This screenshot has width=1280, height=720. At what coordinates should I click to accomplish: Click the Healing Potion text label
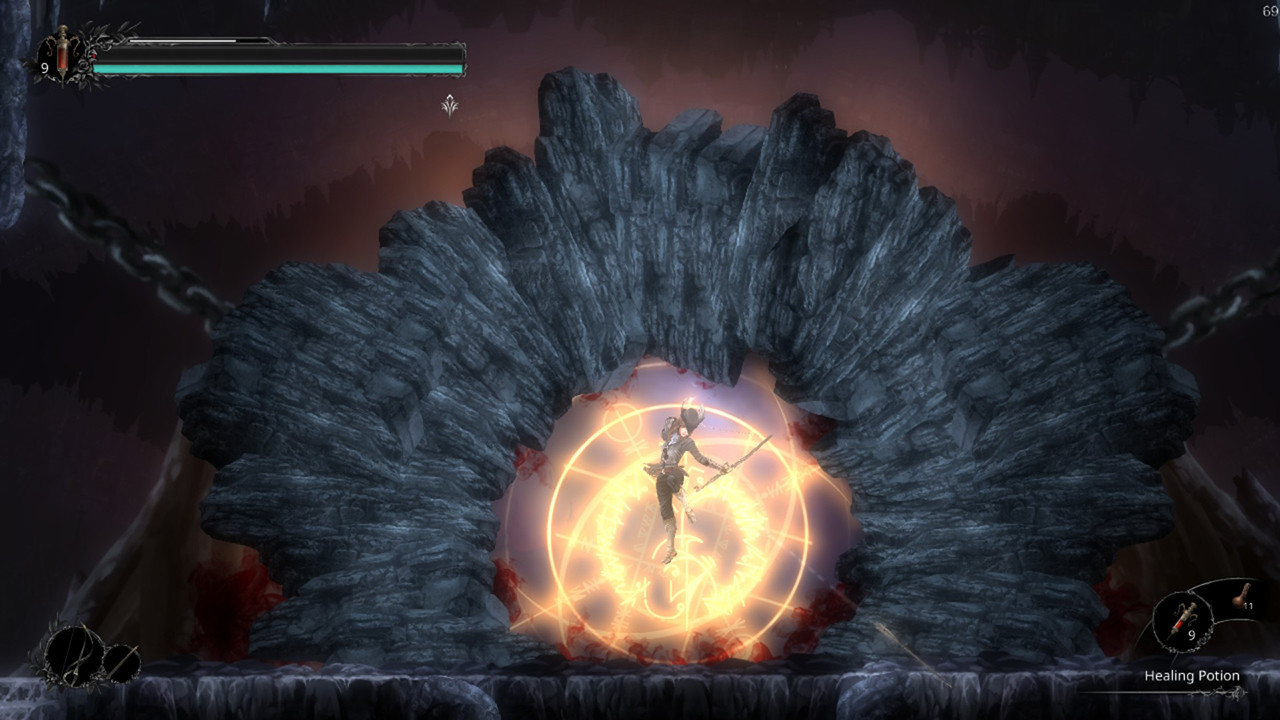[x=1193, y=675]
